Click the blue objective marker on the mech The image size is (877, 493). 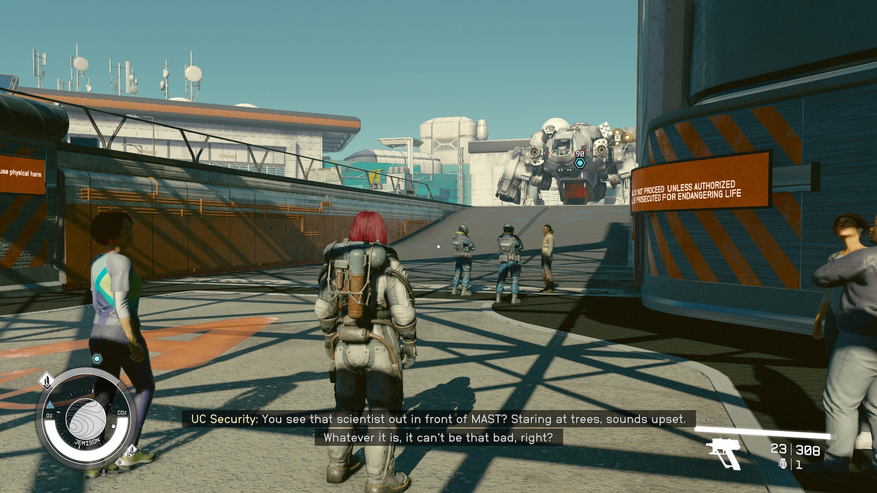coord(579,161)
